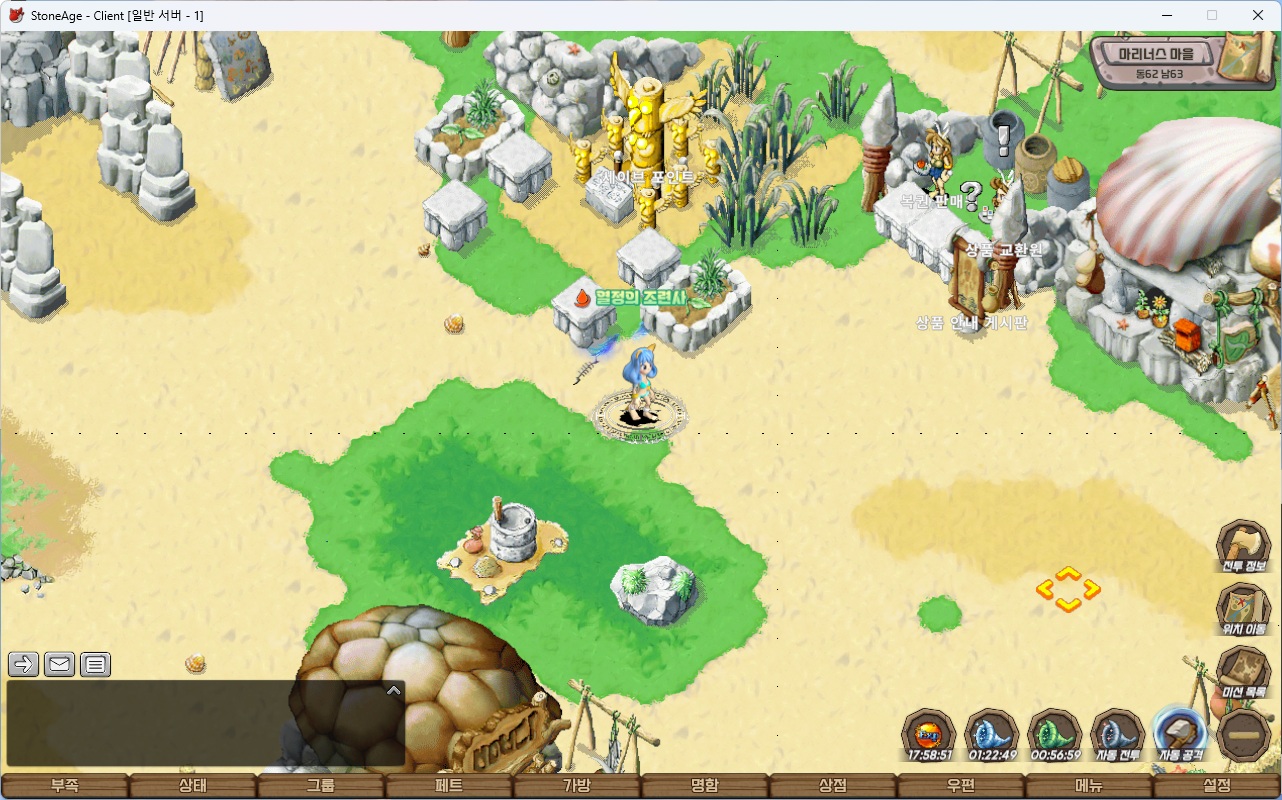This screenshot has height=800, width=1282.
Task: Open the 그룹 (group) menu
Action: click(x=321, y=786)
